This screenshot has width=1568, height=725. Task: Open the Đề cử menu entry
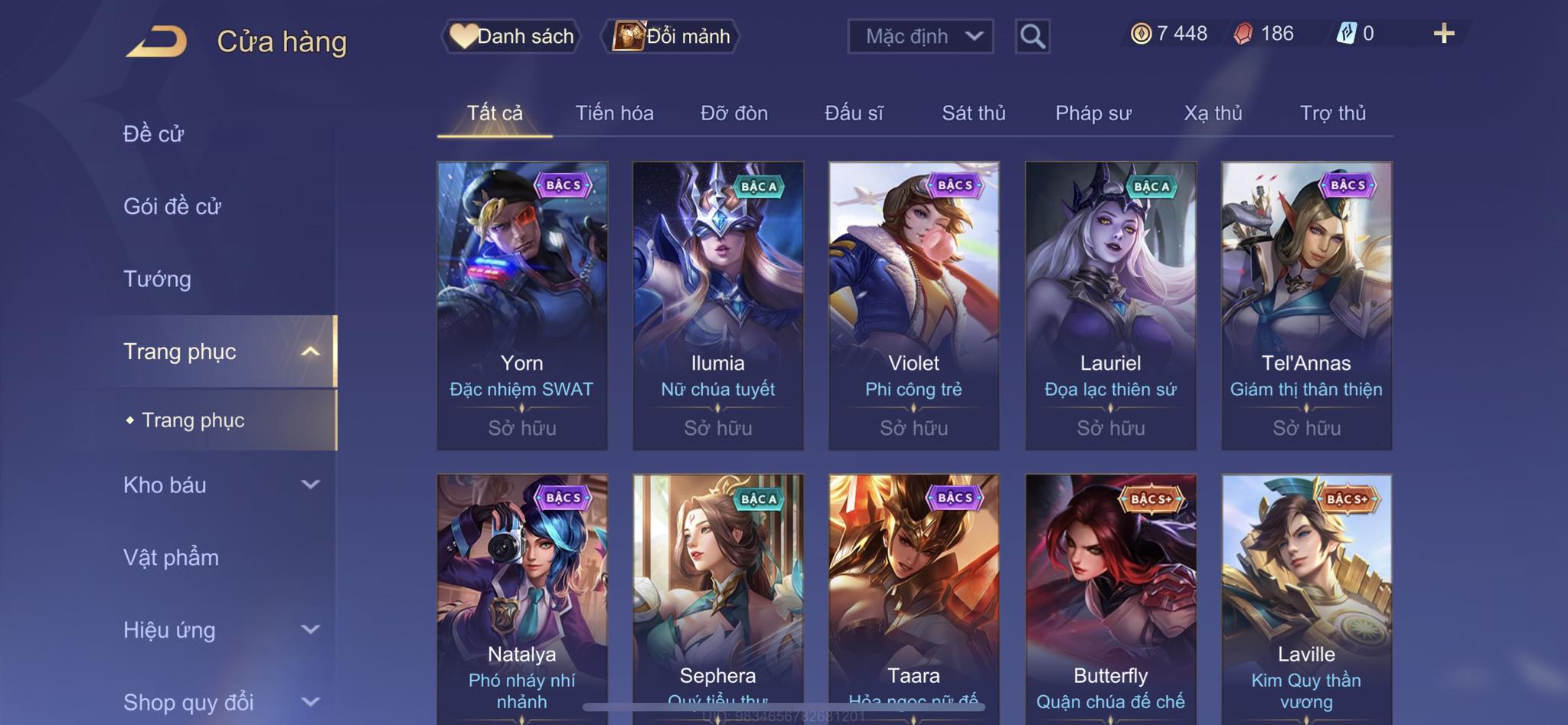pyautogui.click(x=154, y=134)
